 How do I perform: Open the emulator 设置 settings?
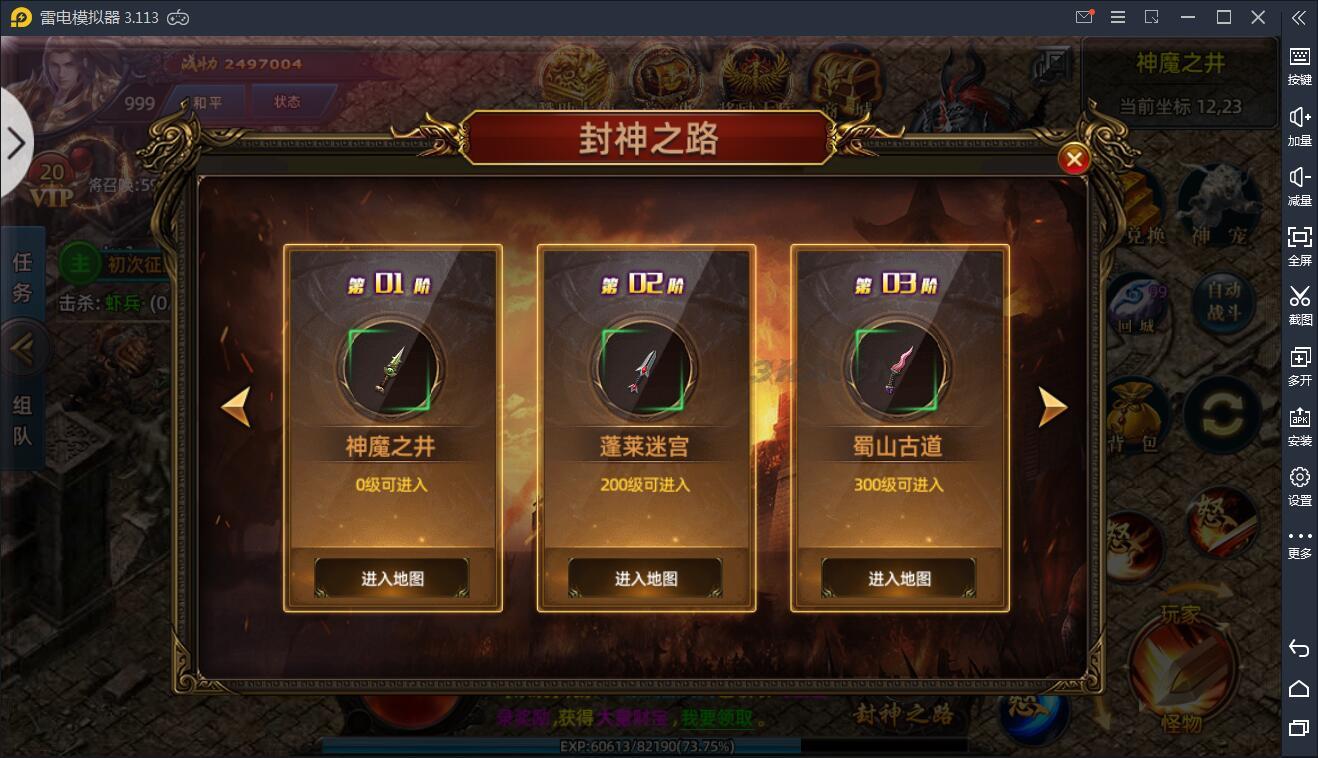(1299, 485)
